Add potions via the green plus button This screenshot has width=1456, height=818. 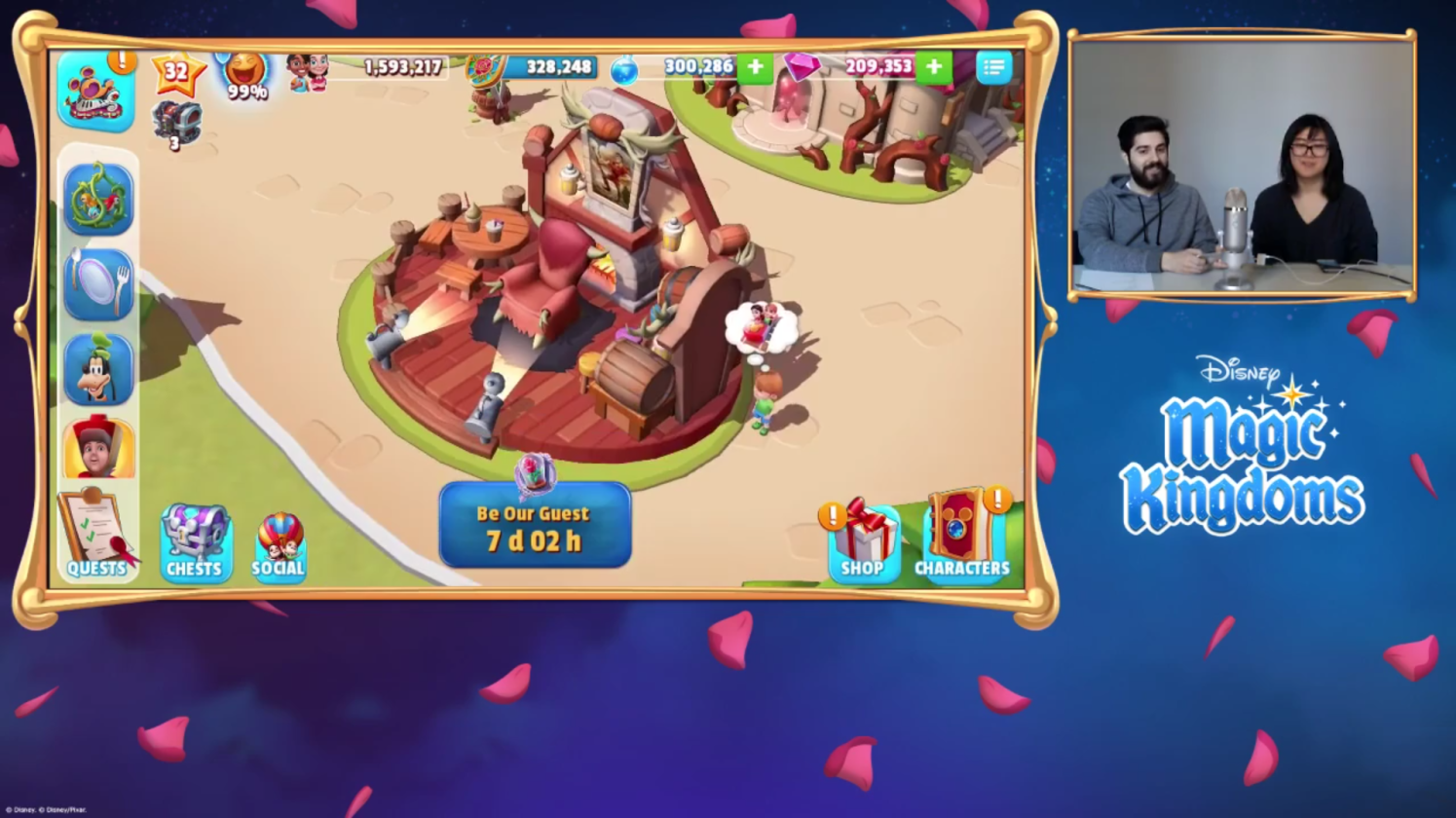(754, 68)
